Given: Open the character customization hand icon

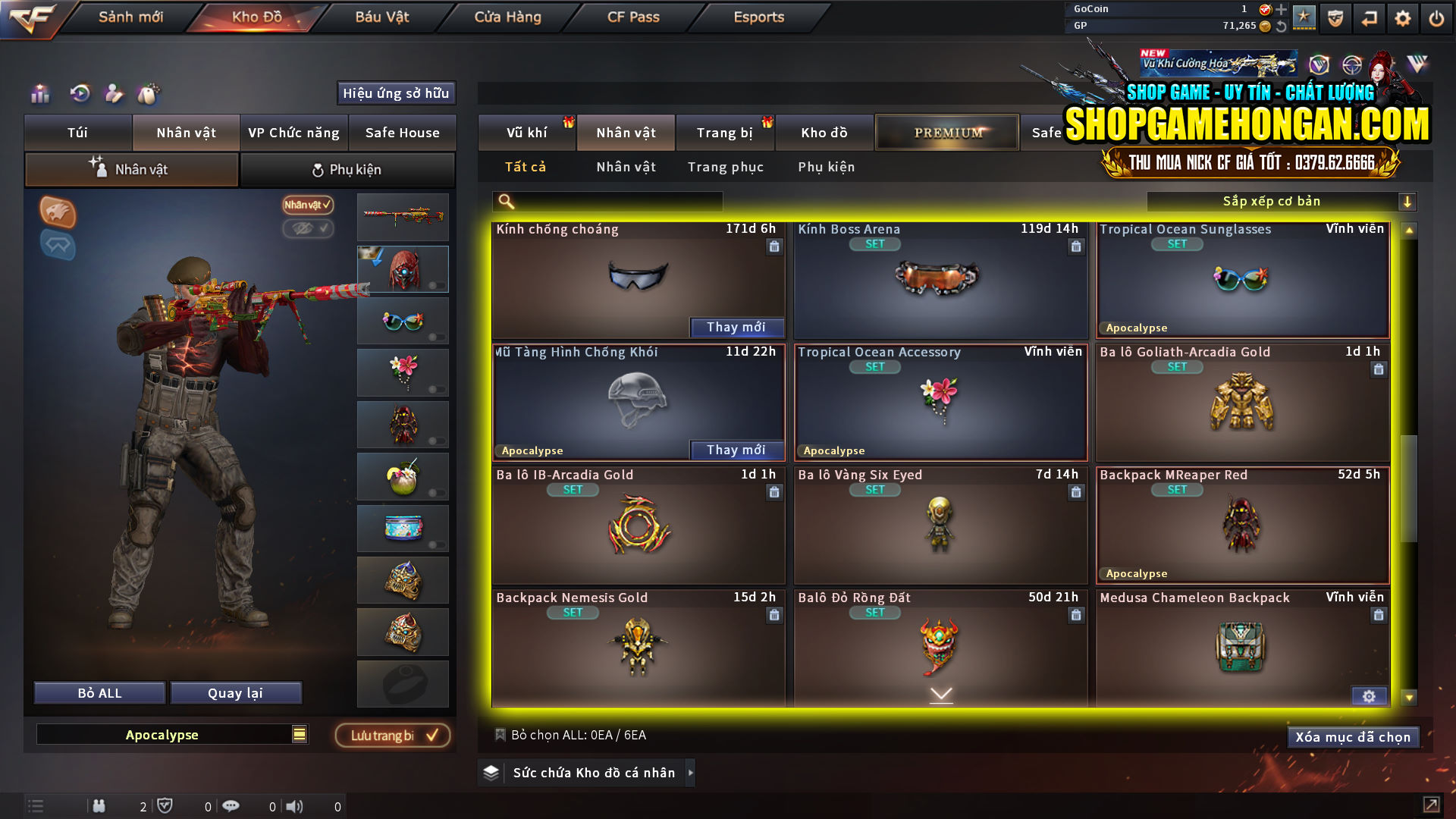Looking at the screenshot, I should pyautogui.click(x=114, y=95).
